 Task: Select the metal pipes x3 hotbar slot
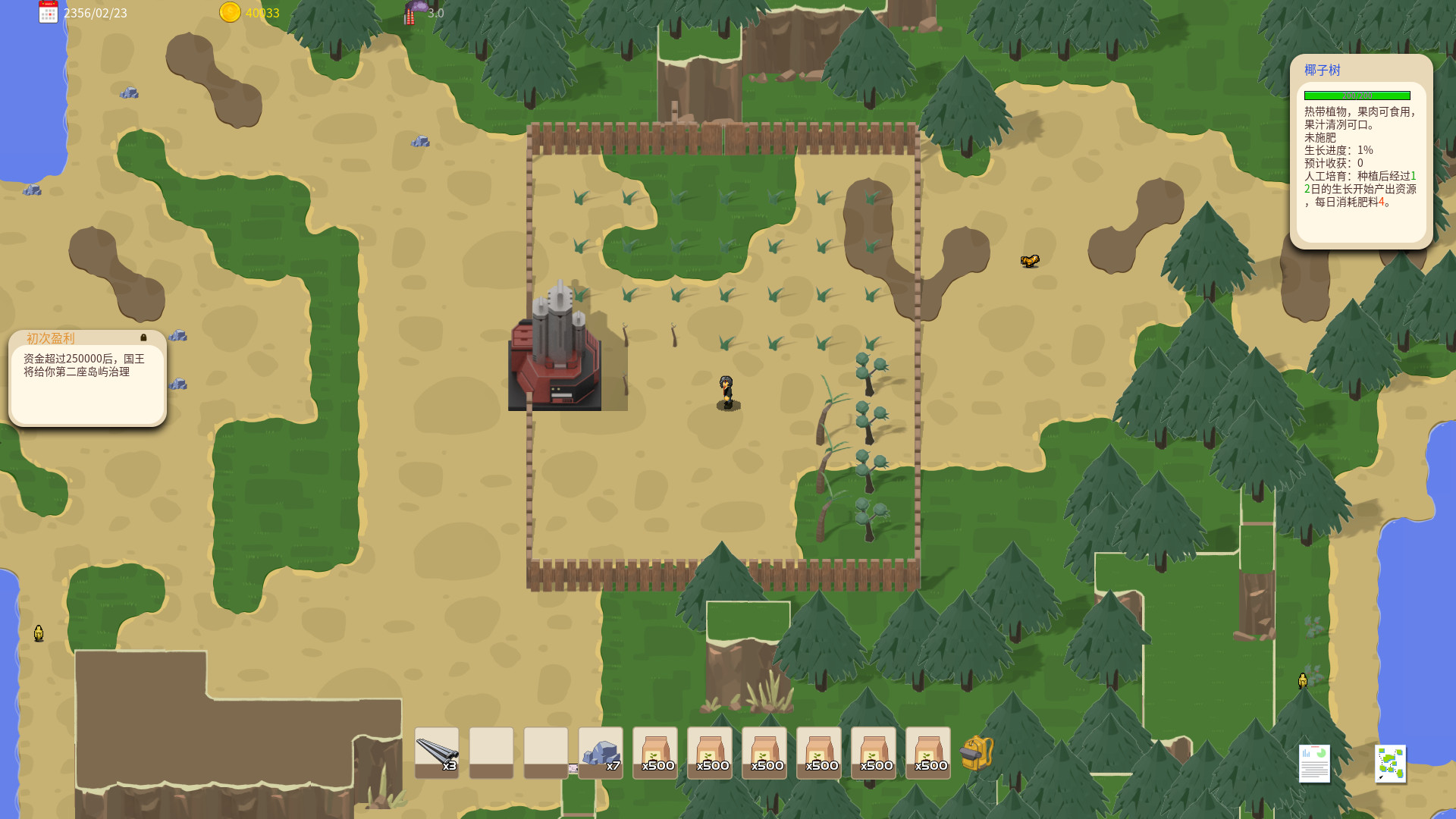click(436, 753)
